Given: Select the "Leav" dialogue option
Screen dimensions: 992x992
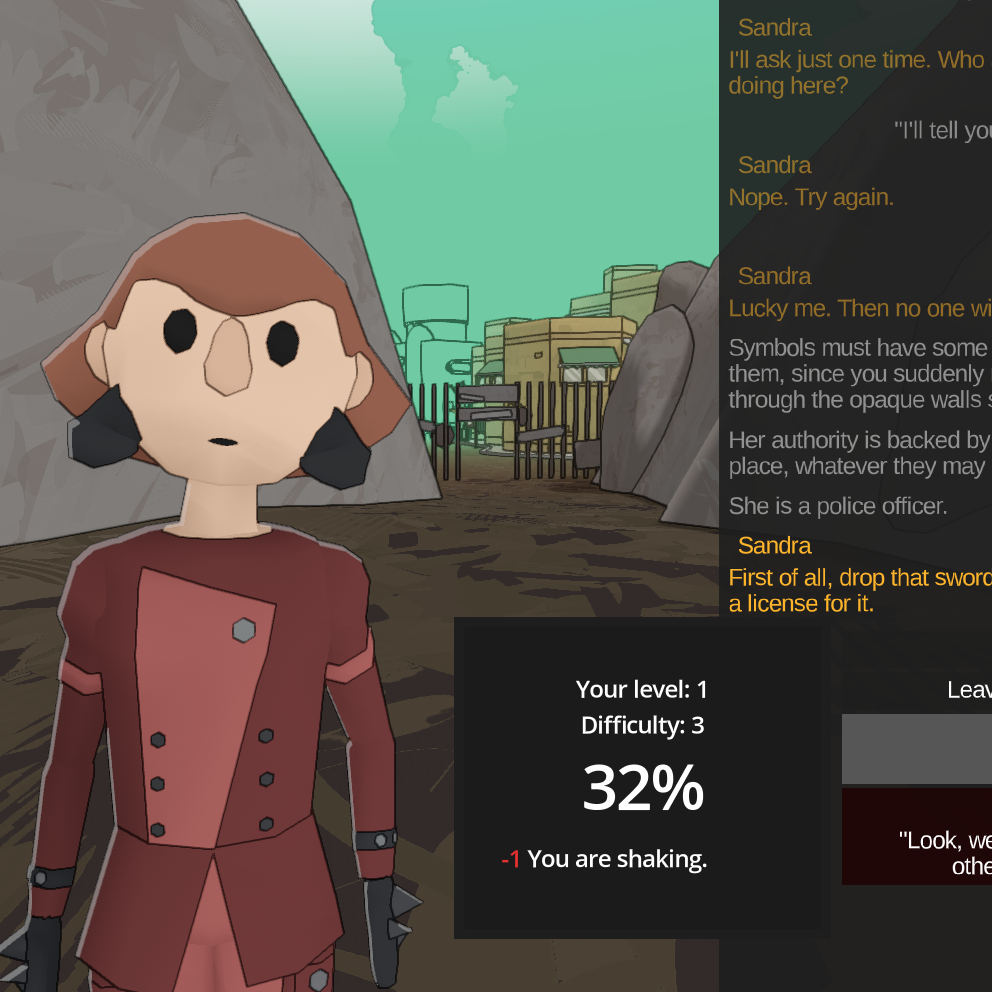Looking at the screenshot, I should coord(967,690).
